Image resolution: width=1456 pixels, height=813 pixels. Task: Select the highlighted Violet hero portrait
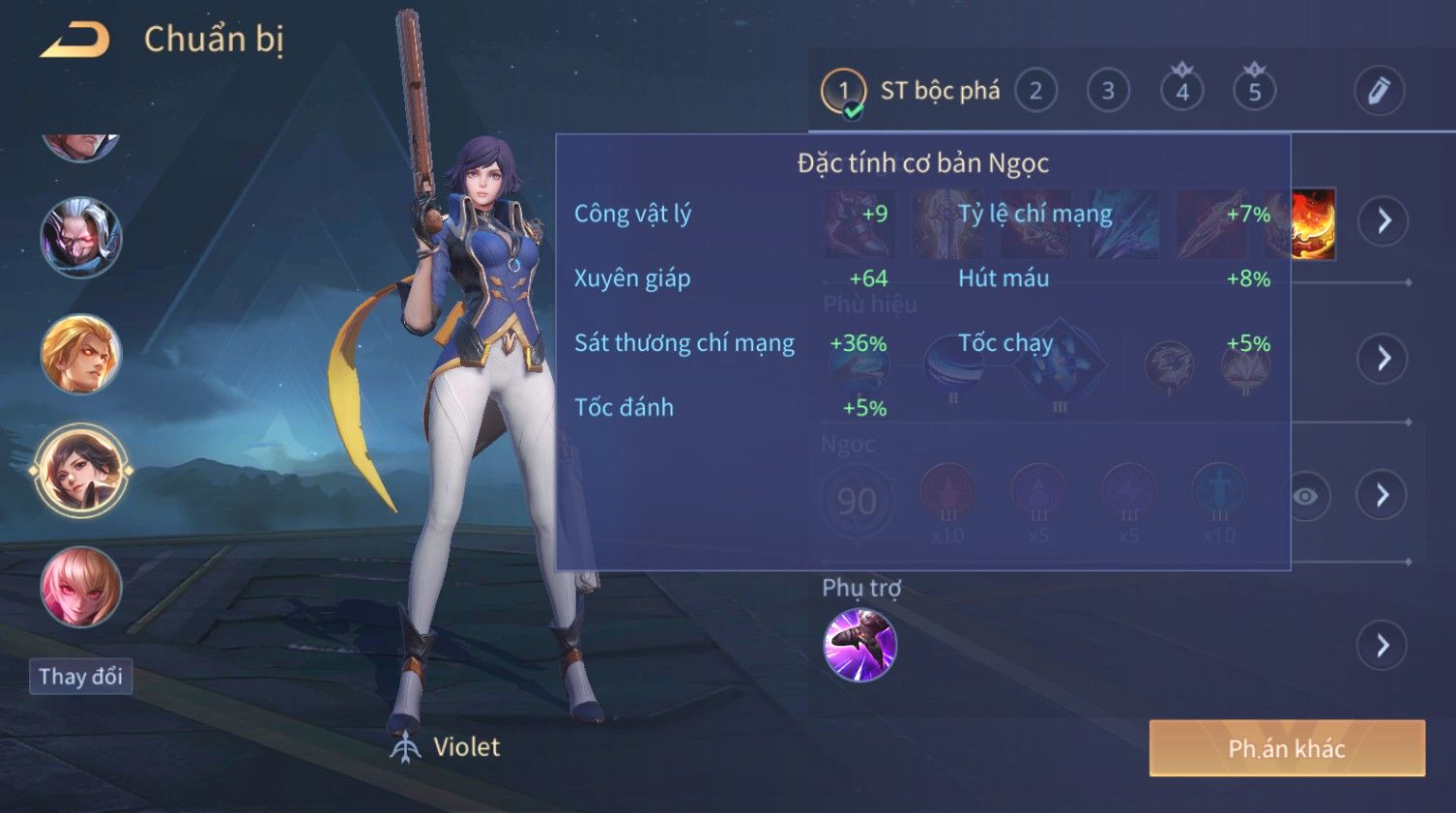tap(81, 471)
